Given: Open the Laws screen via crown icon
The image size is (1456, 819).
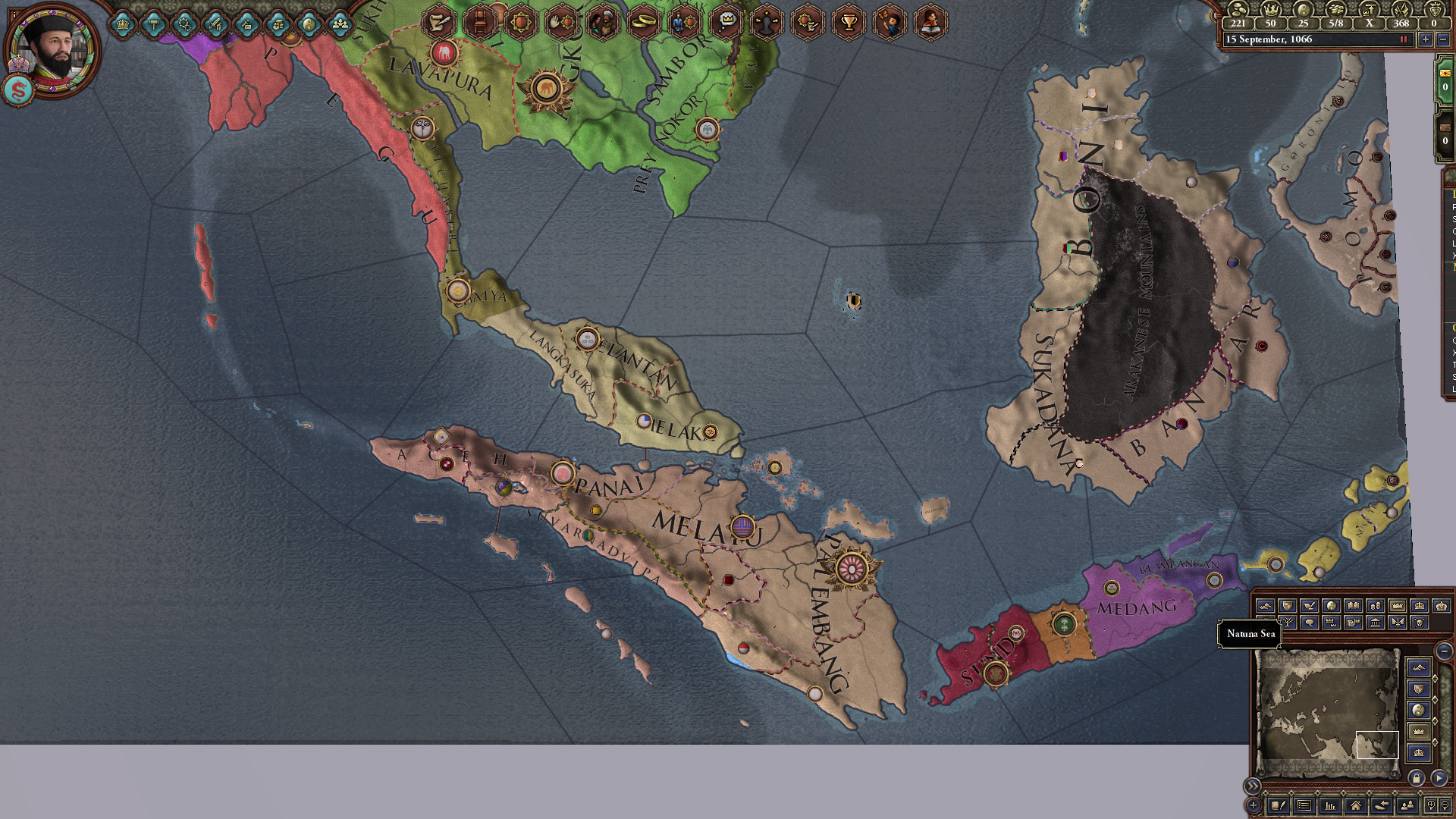Looking at the screenshot, I should tap(122, 23).
